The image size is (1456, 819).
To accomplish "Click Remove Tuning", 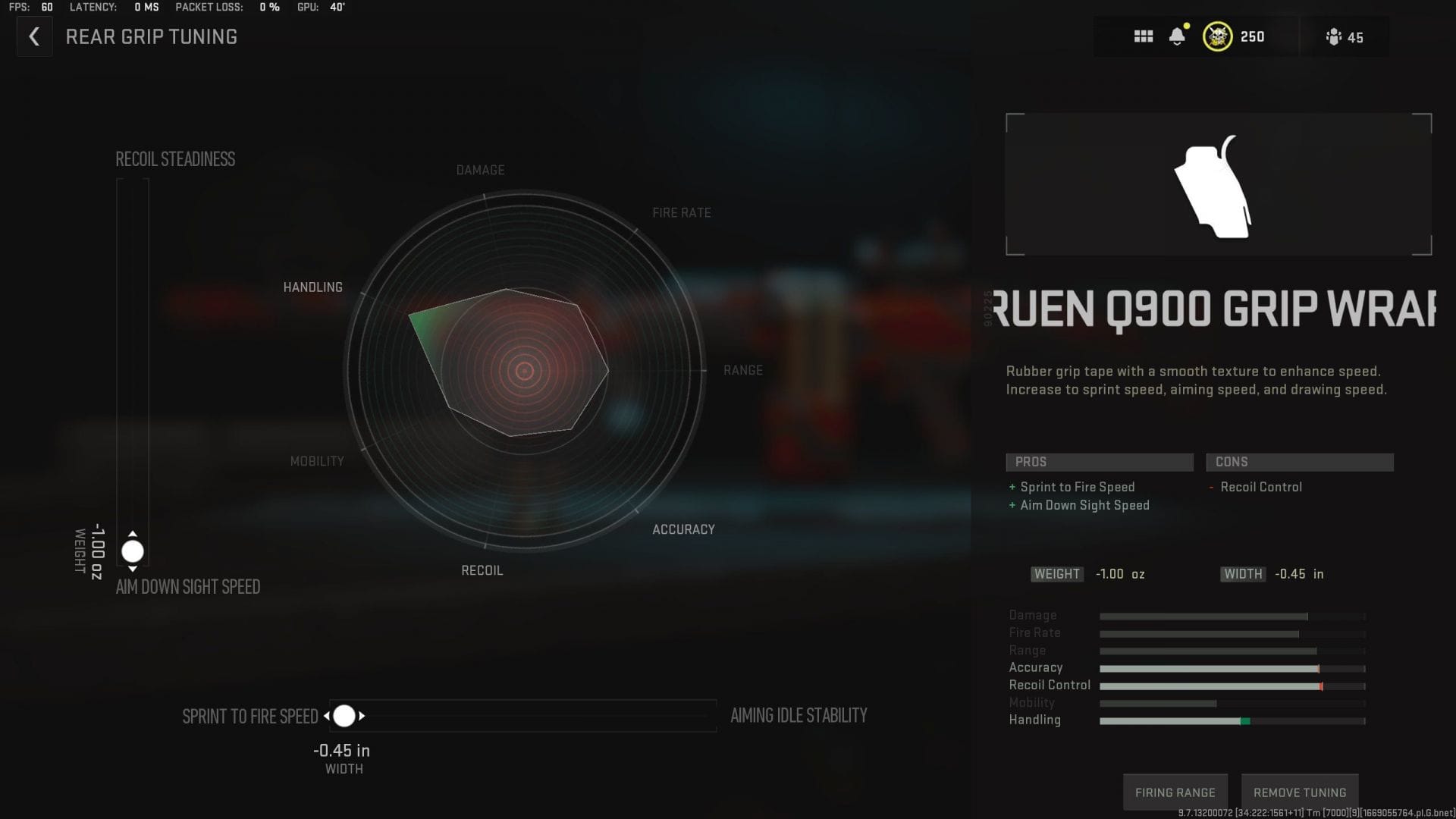I will point(1299,791).
